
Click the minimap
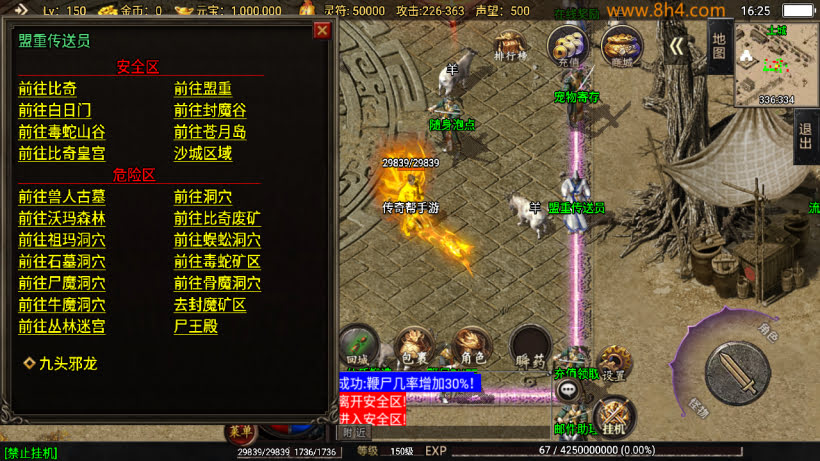click(776, 63)
